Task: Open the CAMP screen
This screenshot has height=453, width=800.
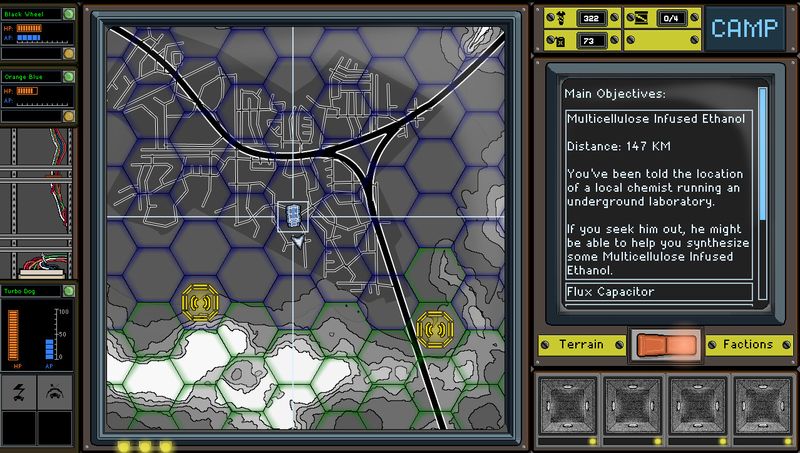Action: pos(743,28)
